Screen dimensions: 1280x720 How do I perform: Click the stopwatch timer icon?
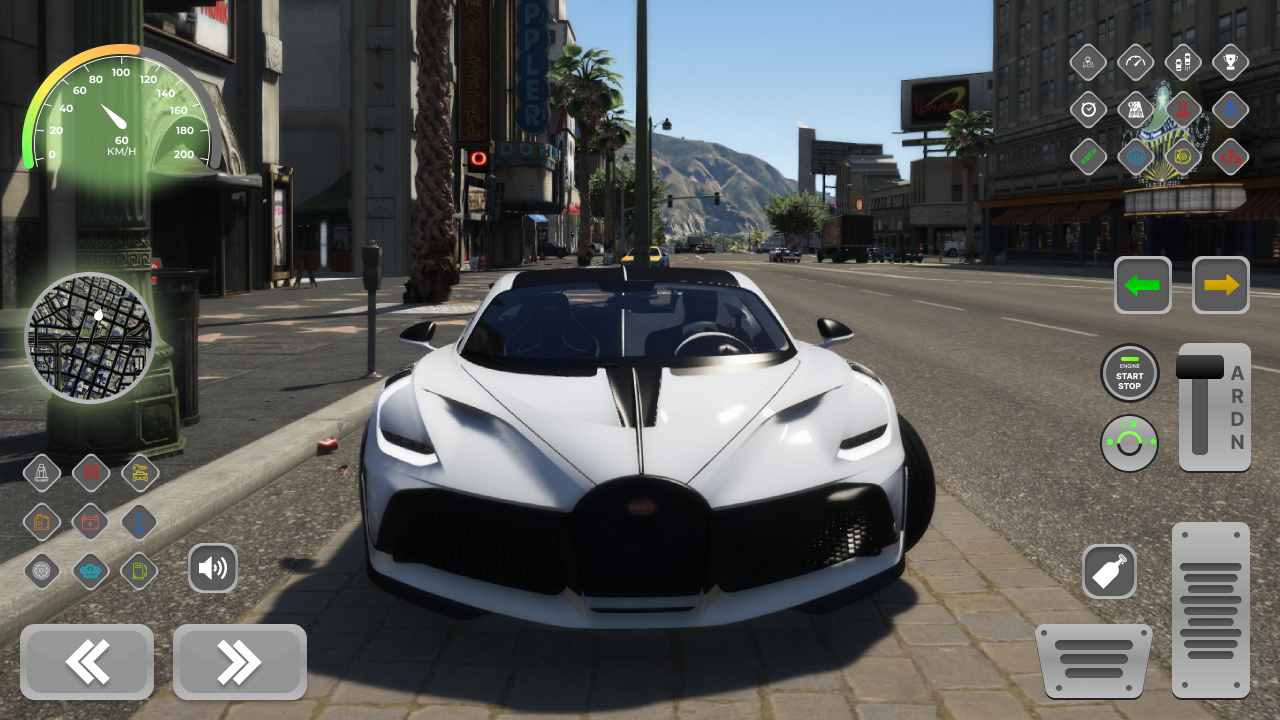pyautogui.click(x=1088, y=109)
